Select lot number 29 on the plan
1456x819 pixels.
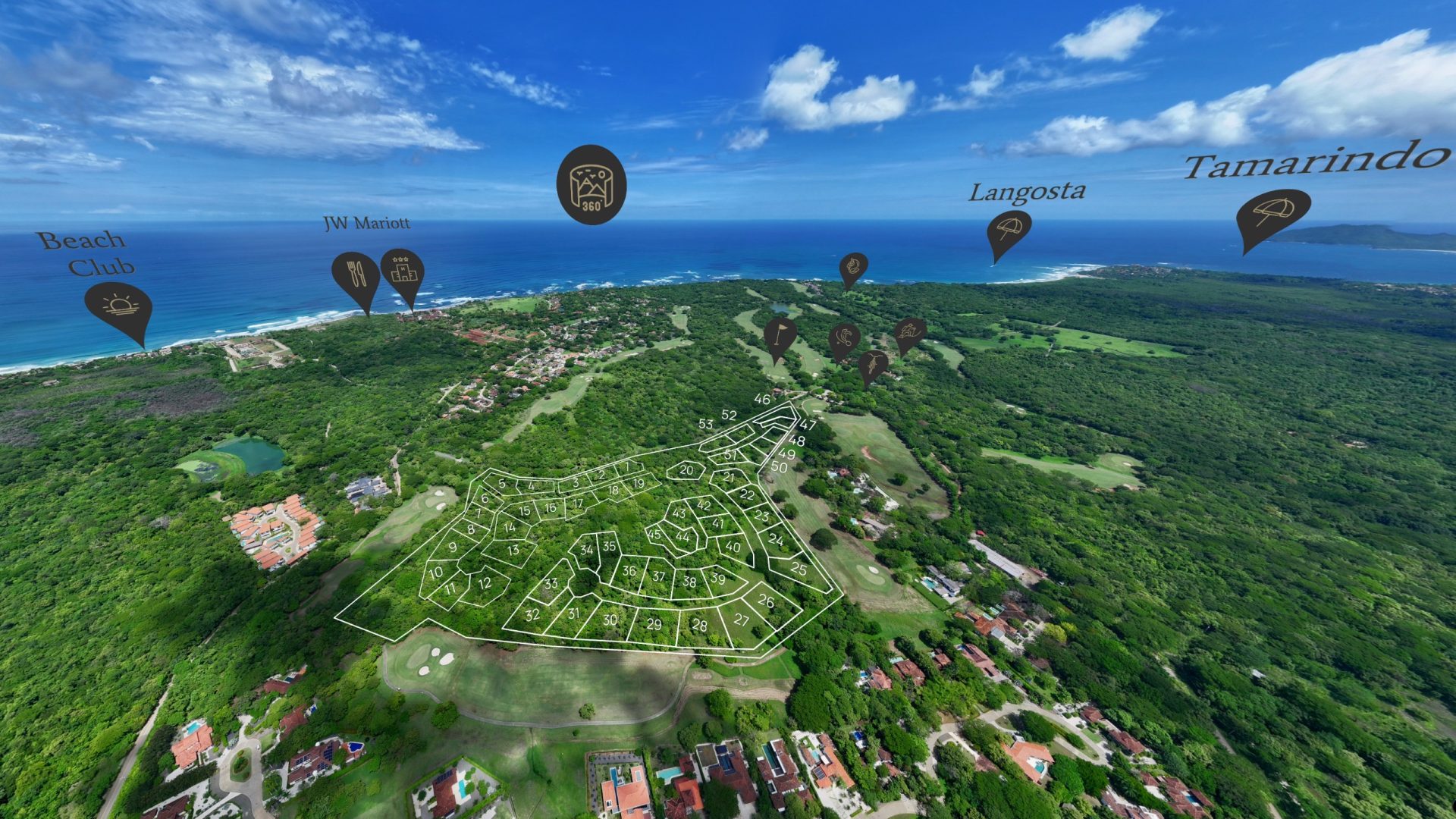click(654, 625)
